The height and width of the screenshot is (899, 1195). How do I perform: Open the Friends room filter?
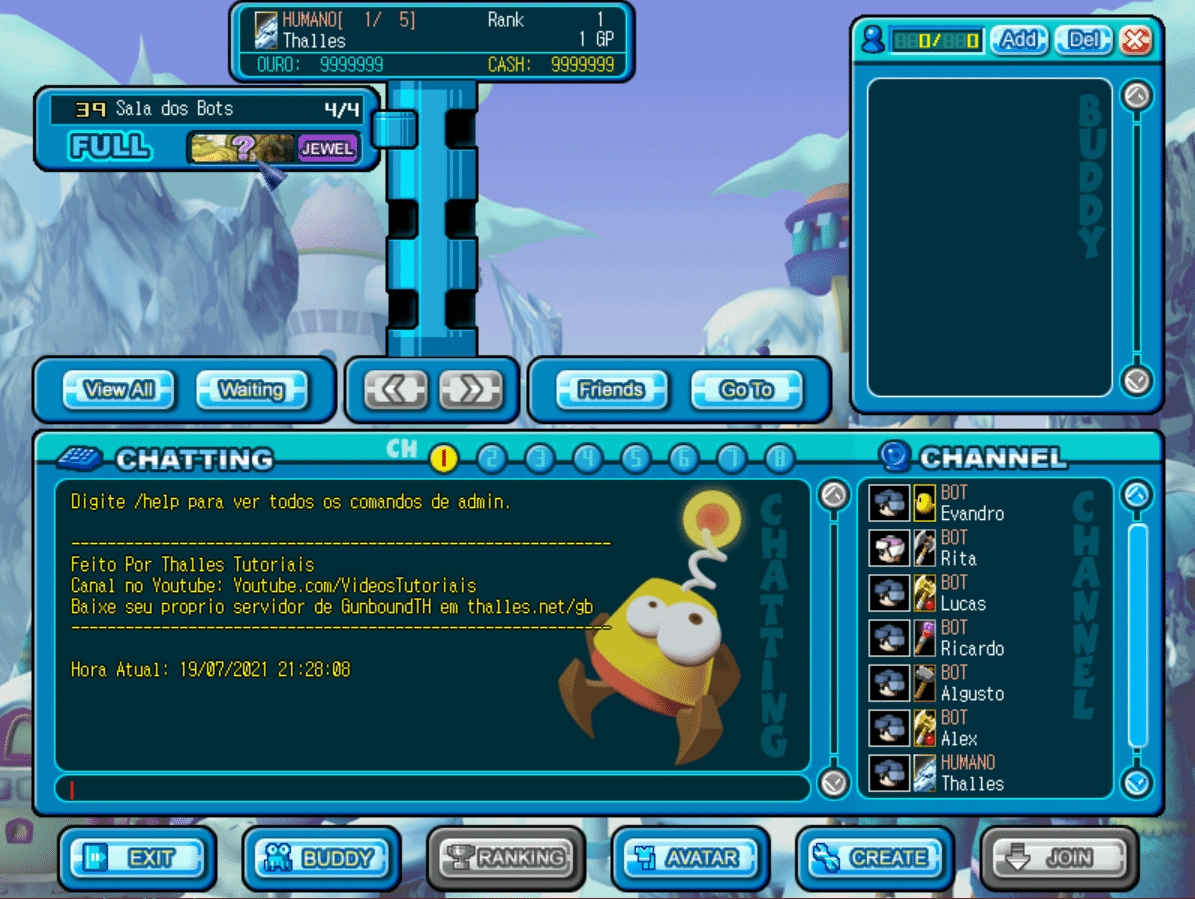click(x=612, y=390)
